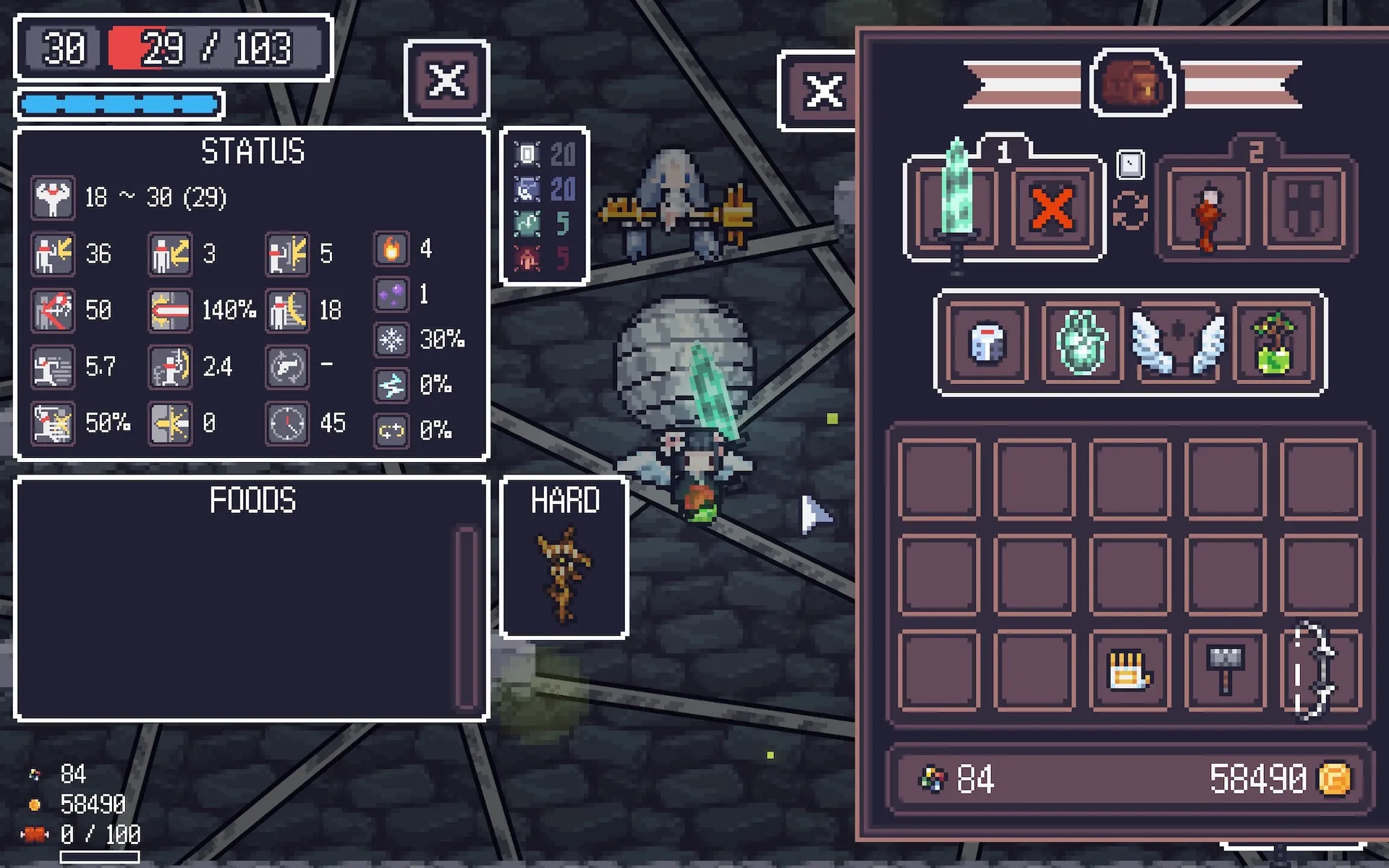Pick the yellow gauntlet in inventory
The width and height of the screenshot is (1389, 868).
click(x=1129, y=671)
